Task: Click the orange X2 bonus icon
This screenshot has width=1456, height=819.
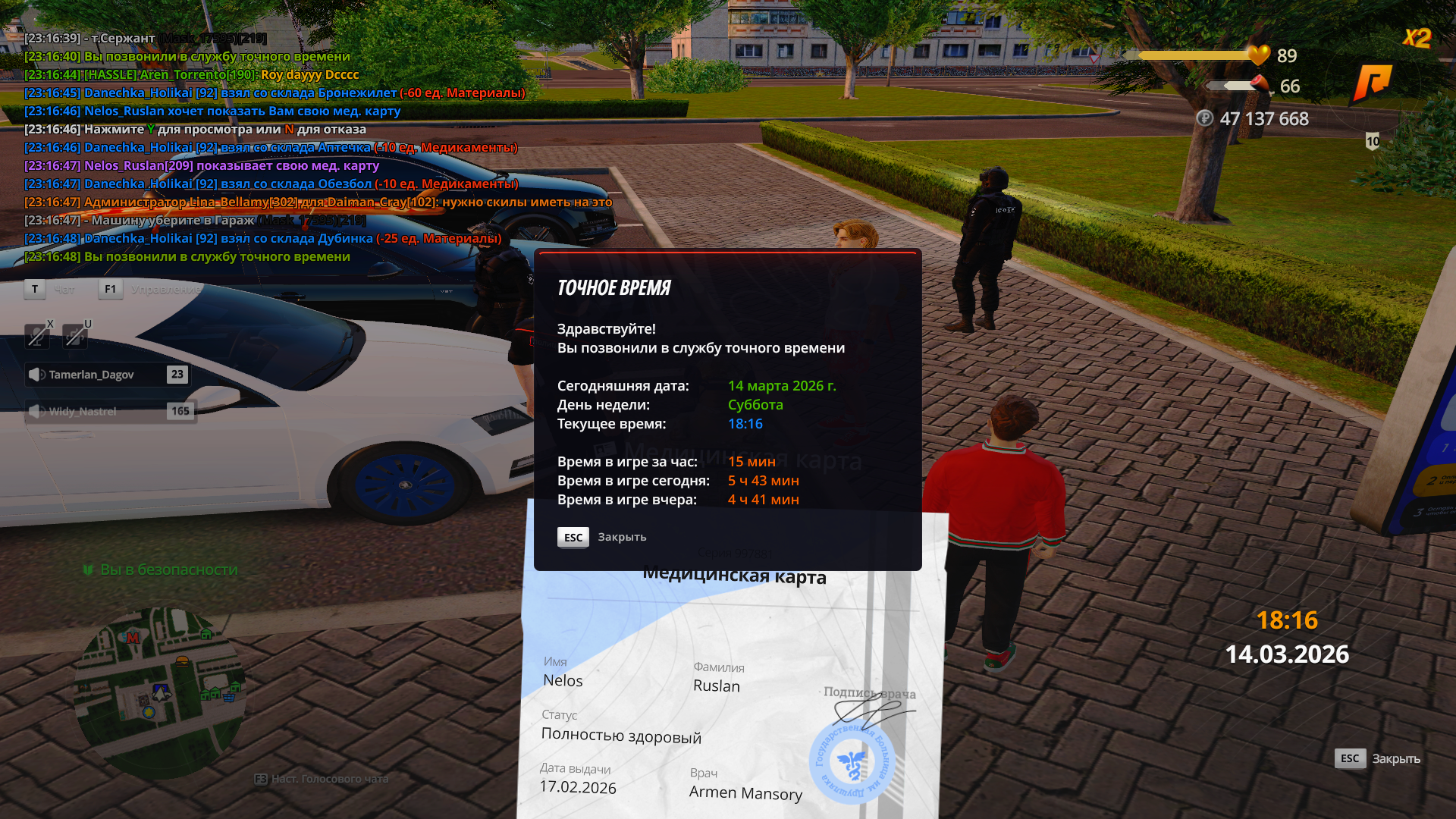Action: pos(1417,38)
